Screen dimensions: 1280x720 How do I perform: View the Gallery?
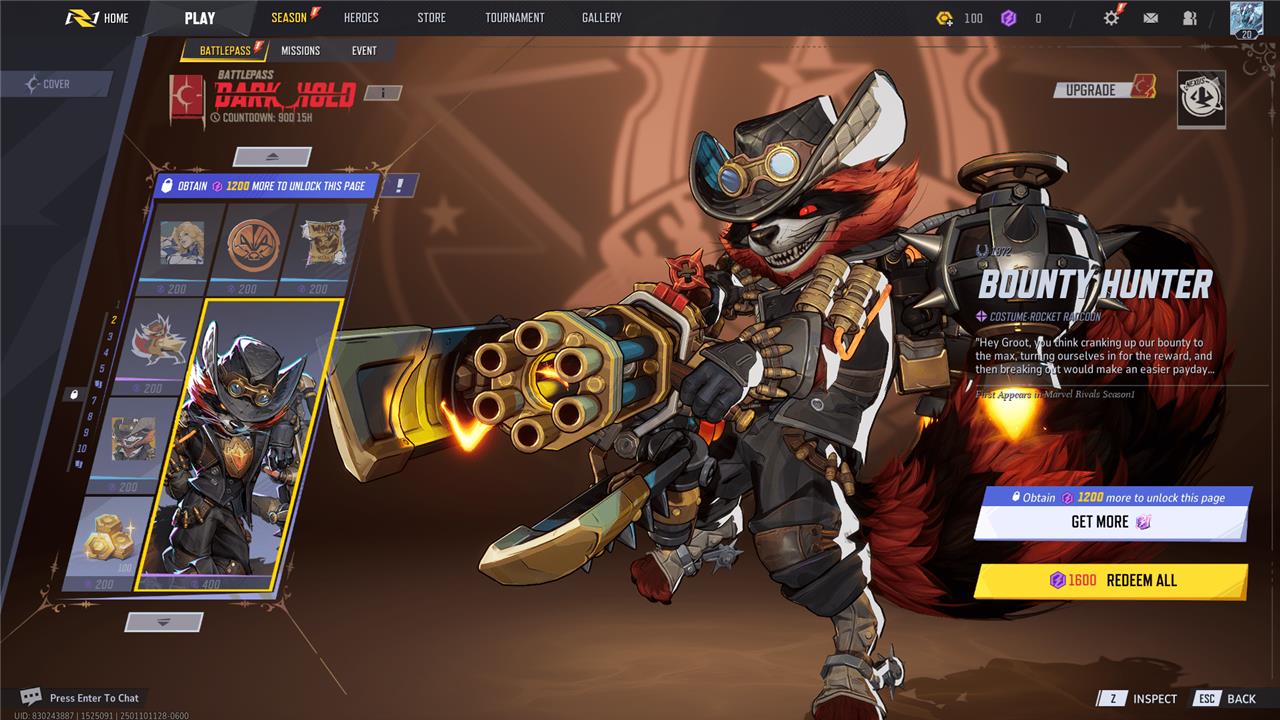[x=601, y=18]
